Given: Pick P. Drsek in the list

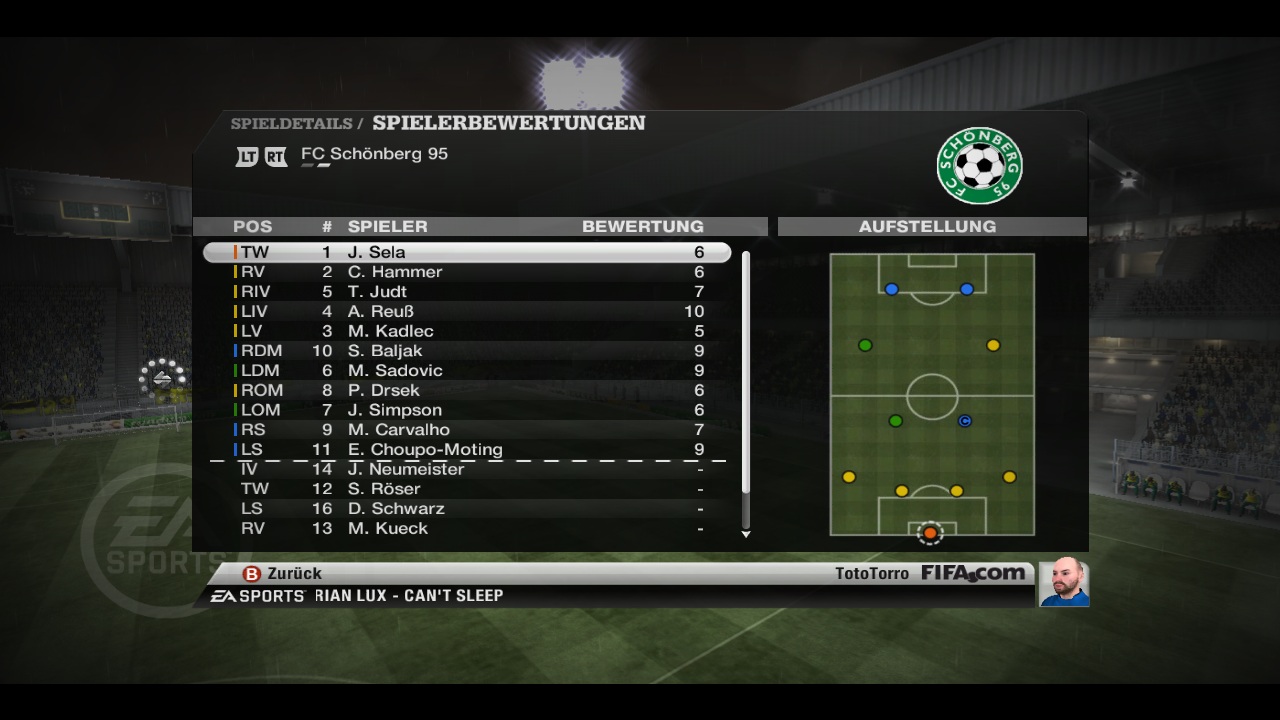Looking at the screenshot, I should [x=466, y=390].
